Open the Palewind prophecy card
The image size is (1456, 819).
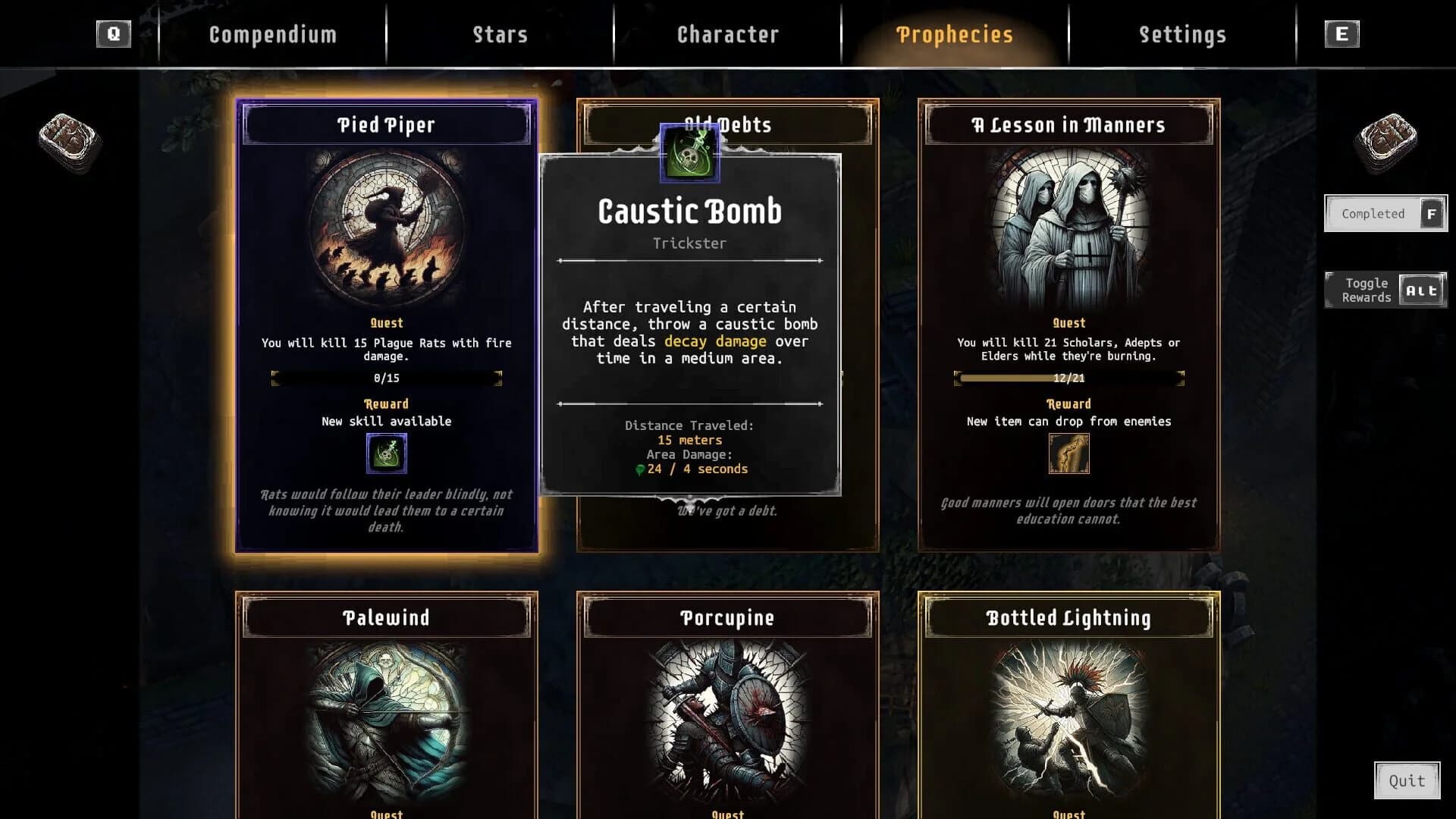(x=387, y=705)
